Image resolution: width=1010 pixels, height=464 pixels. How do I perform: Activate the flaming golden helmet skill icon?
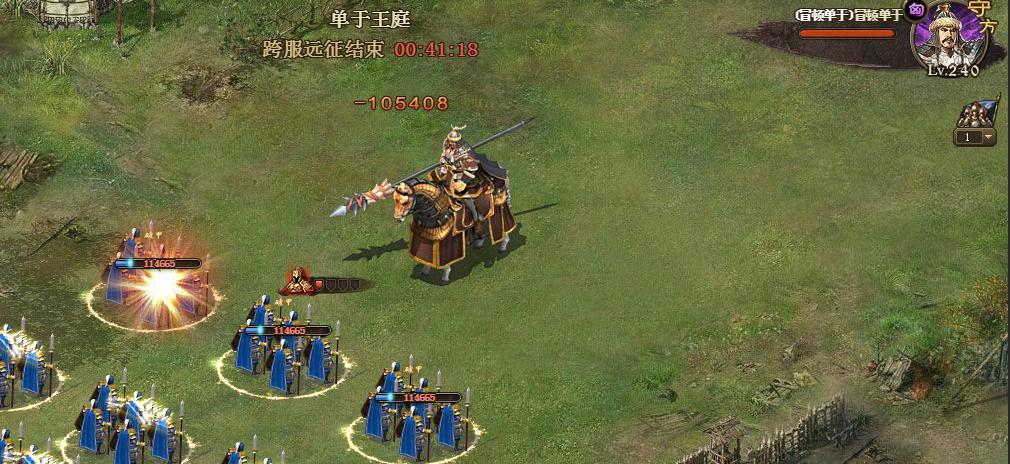(x=297, y=282)
